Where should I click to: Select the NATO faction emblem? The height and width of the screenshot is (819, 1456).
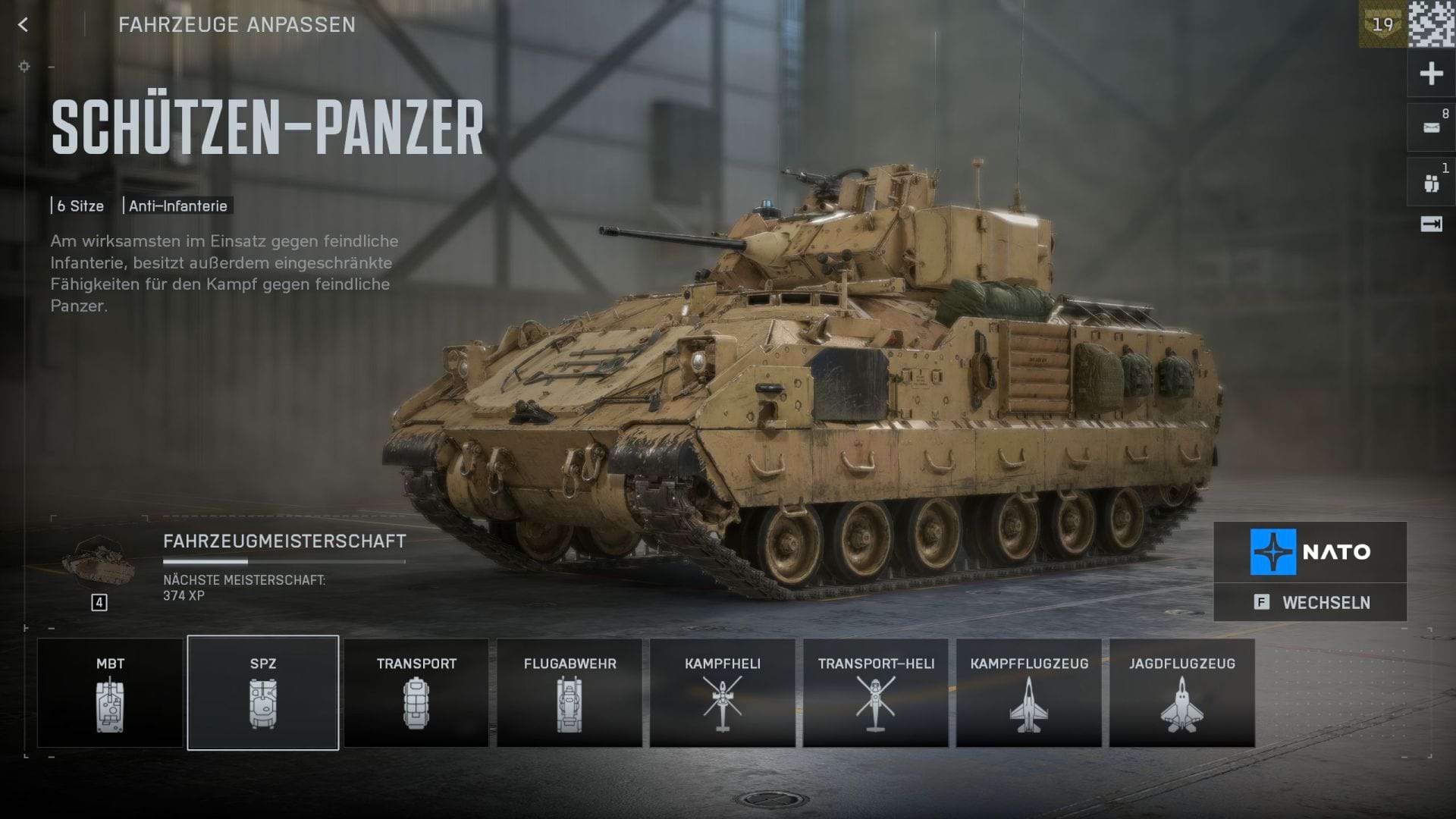[x=1273, y=551]
